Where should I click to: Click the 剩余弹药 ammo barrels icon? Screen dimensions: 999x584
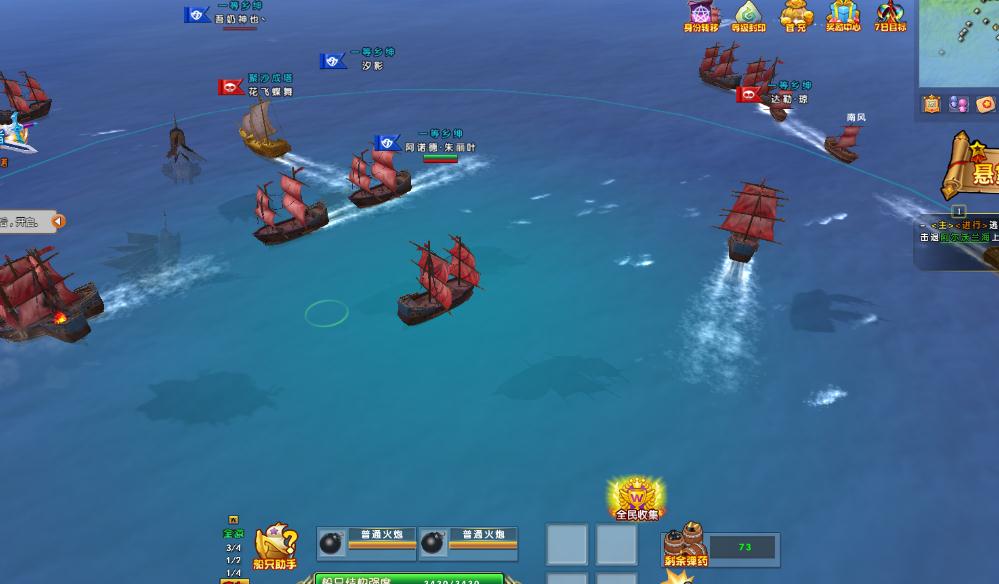click(685, 544)
